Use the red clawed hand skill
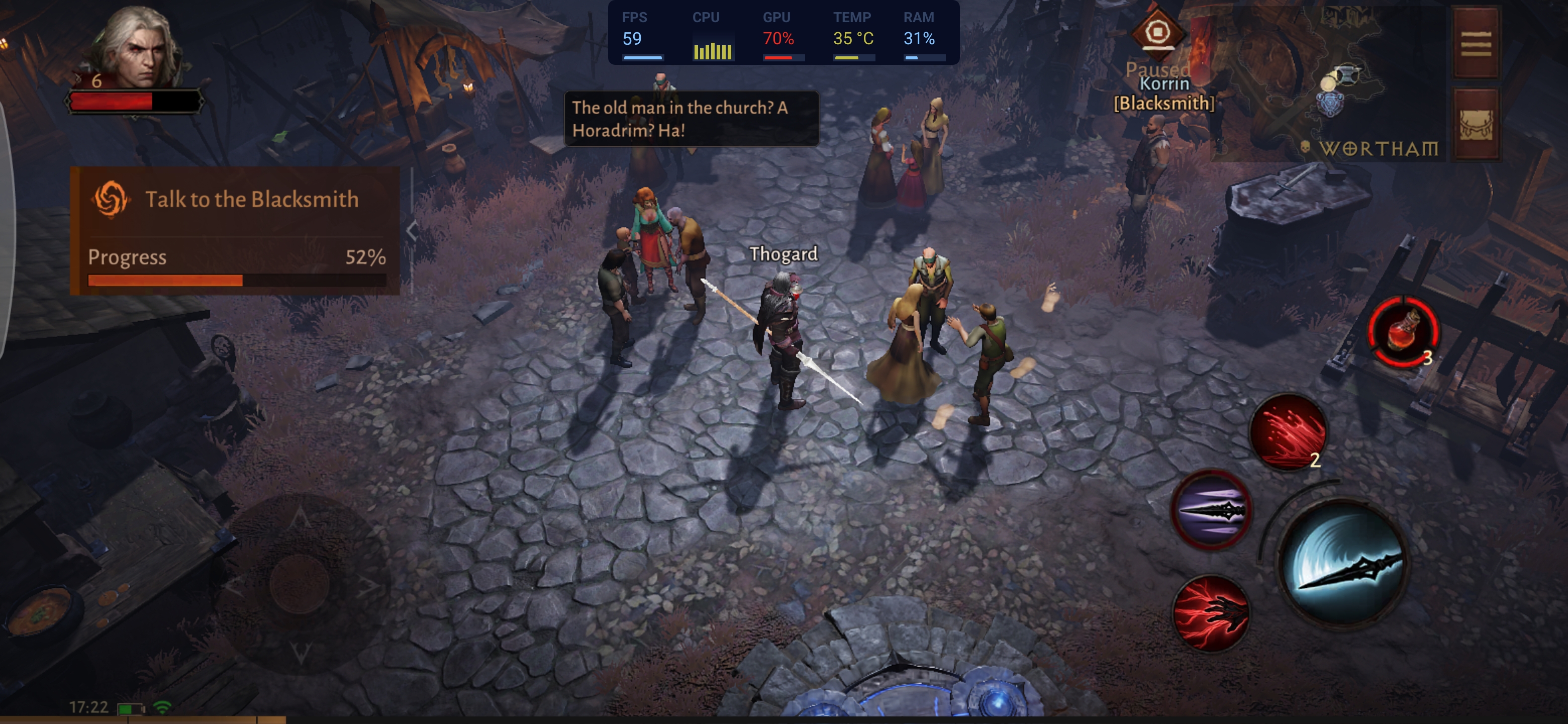Screen dimensions: 1568x724 (1211, 612)
